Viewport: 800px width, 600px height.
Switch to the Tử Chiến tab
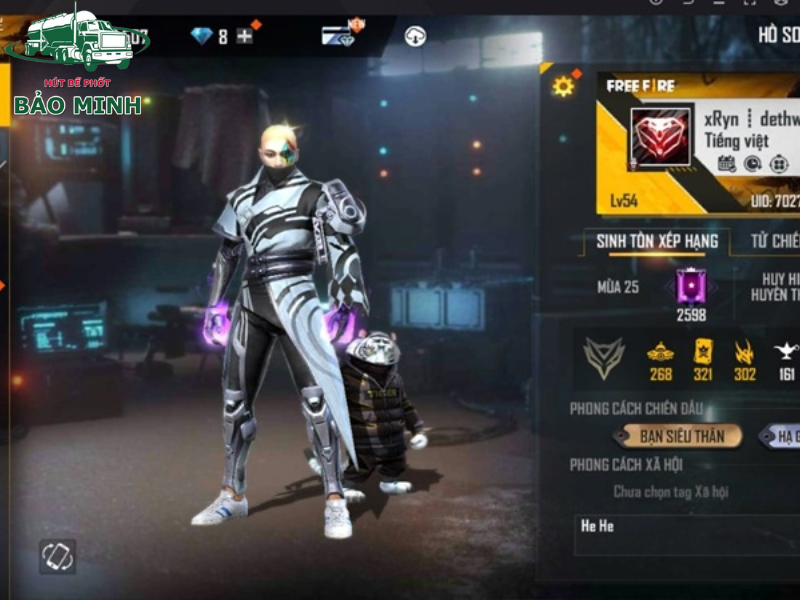773,241
